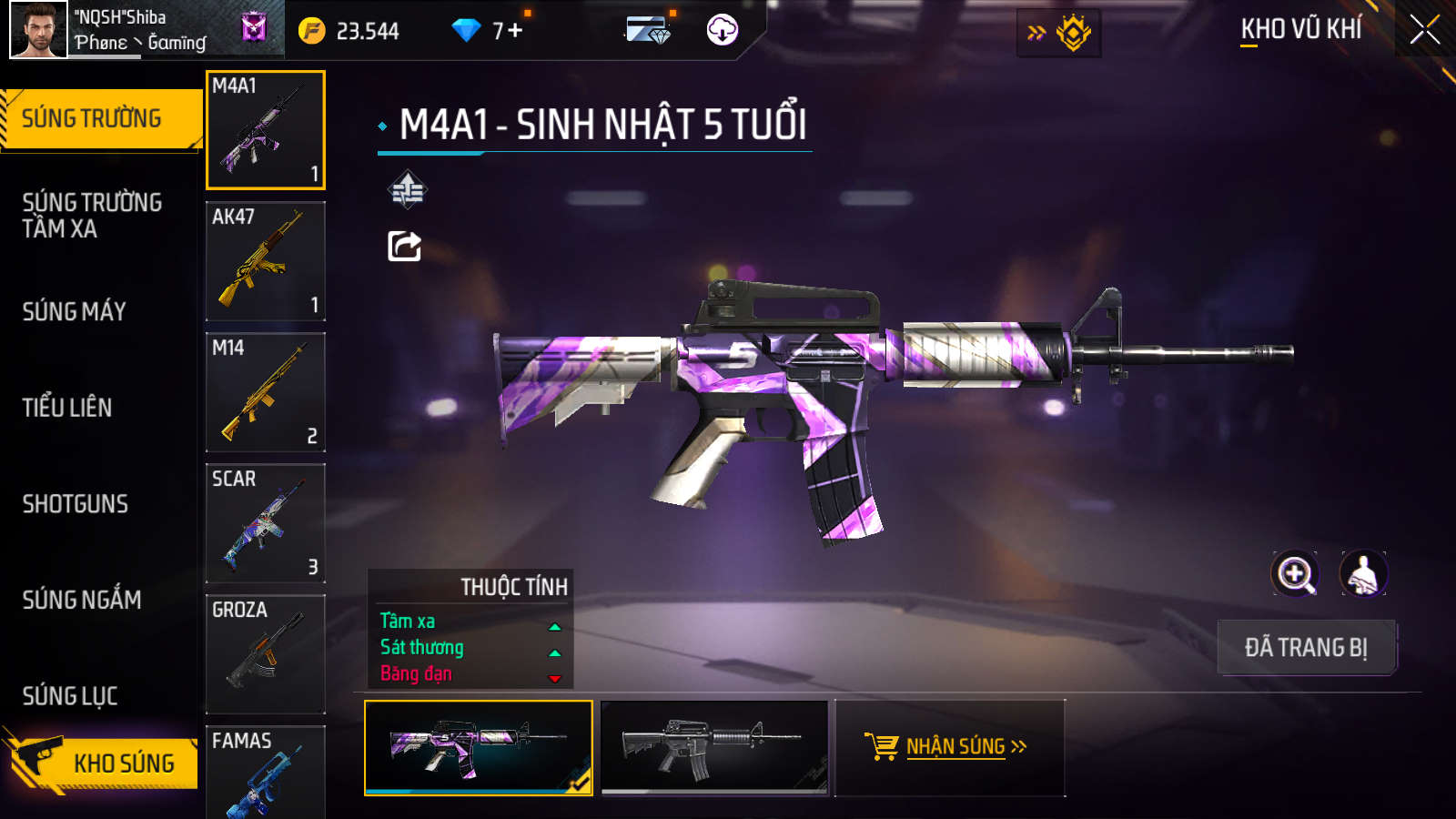Image resolution: width=1456 pixels, height=819 pixels.
Task: Click the Đã Trang Bị equipped button
Action: point(1306,648)
